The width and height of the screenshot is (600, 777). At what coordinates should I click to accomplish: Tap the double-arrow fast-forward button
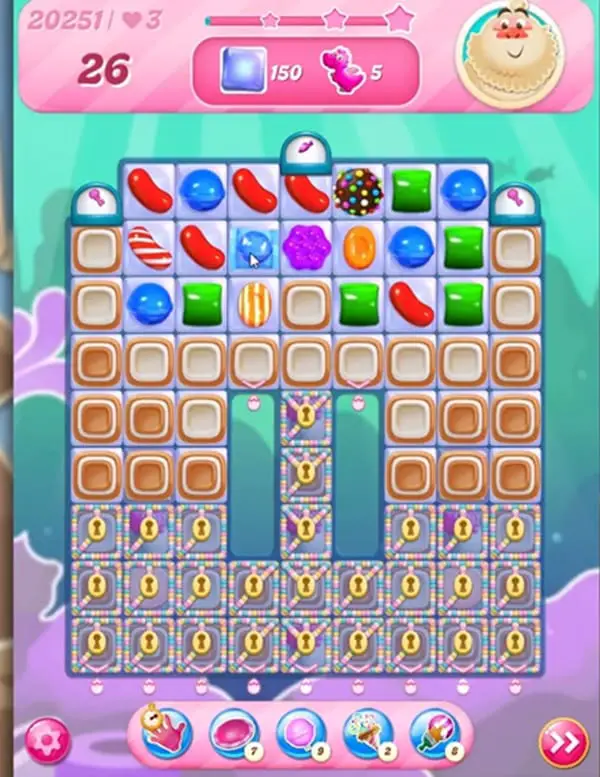[561, 741]
